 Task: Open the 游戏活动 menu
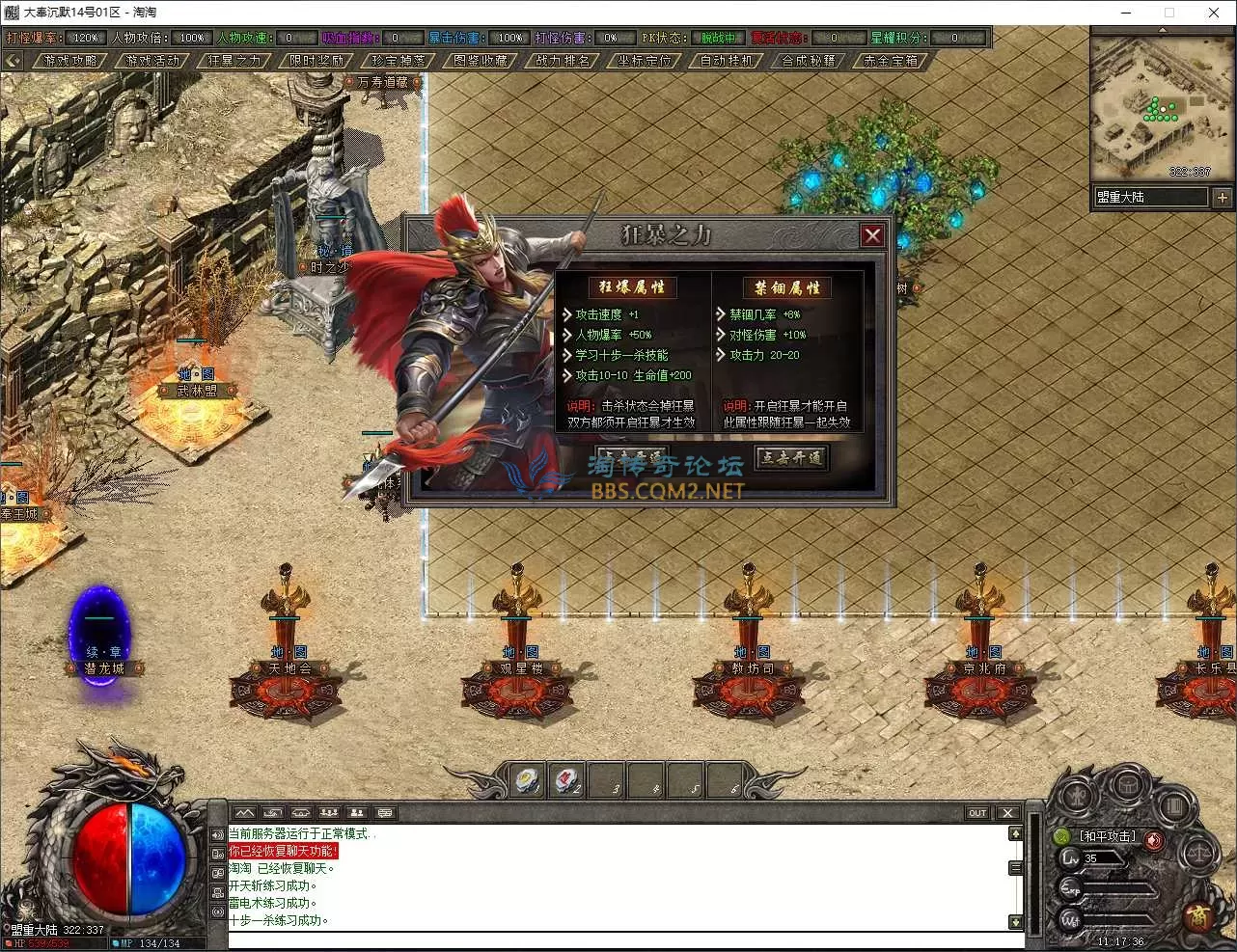coord(152,60)
